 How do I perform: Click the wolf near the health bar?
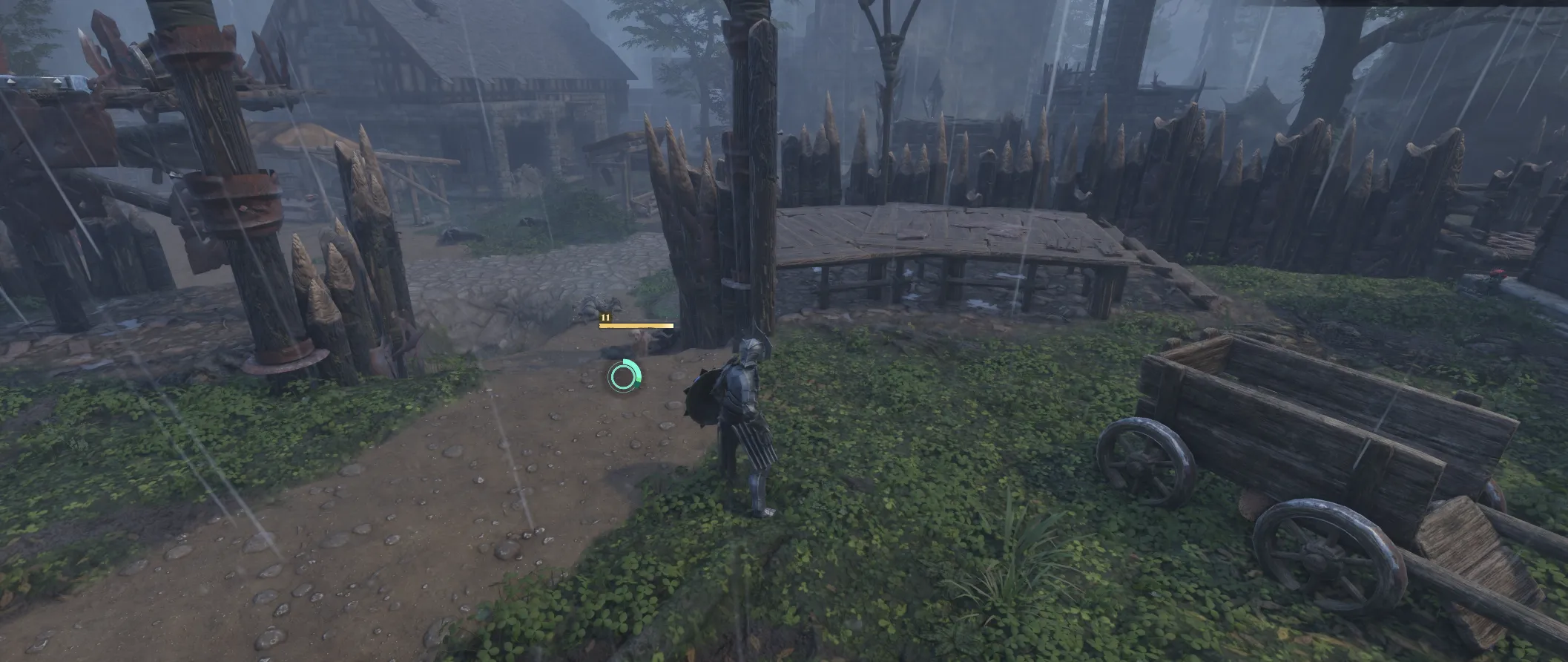(x=639, y=340)
